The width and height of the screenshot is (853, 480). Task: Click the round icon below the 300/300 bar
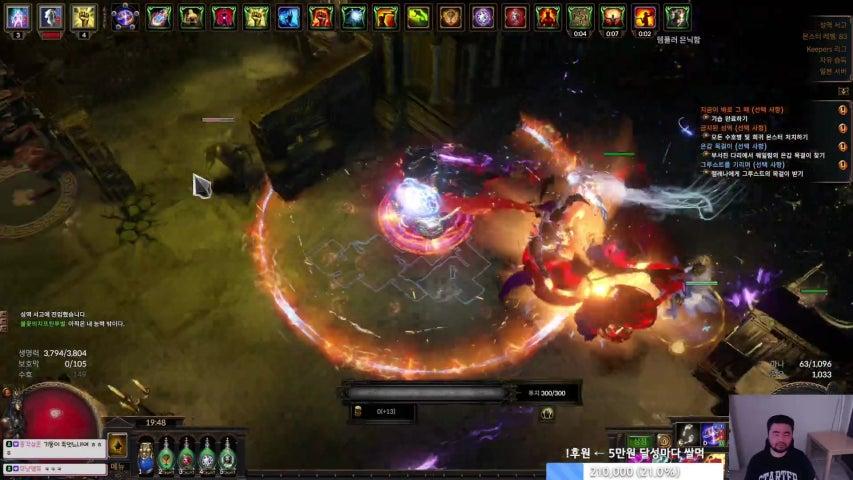coord(547,414)
